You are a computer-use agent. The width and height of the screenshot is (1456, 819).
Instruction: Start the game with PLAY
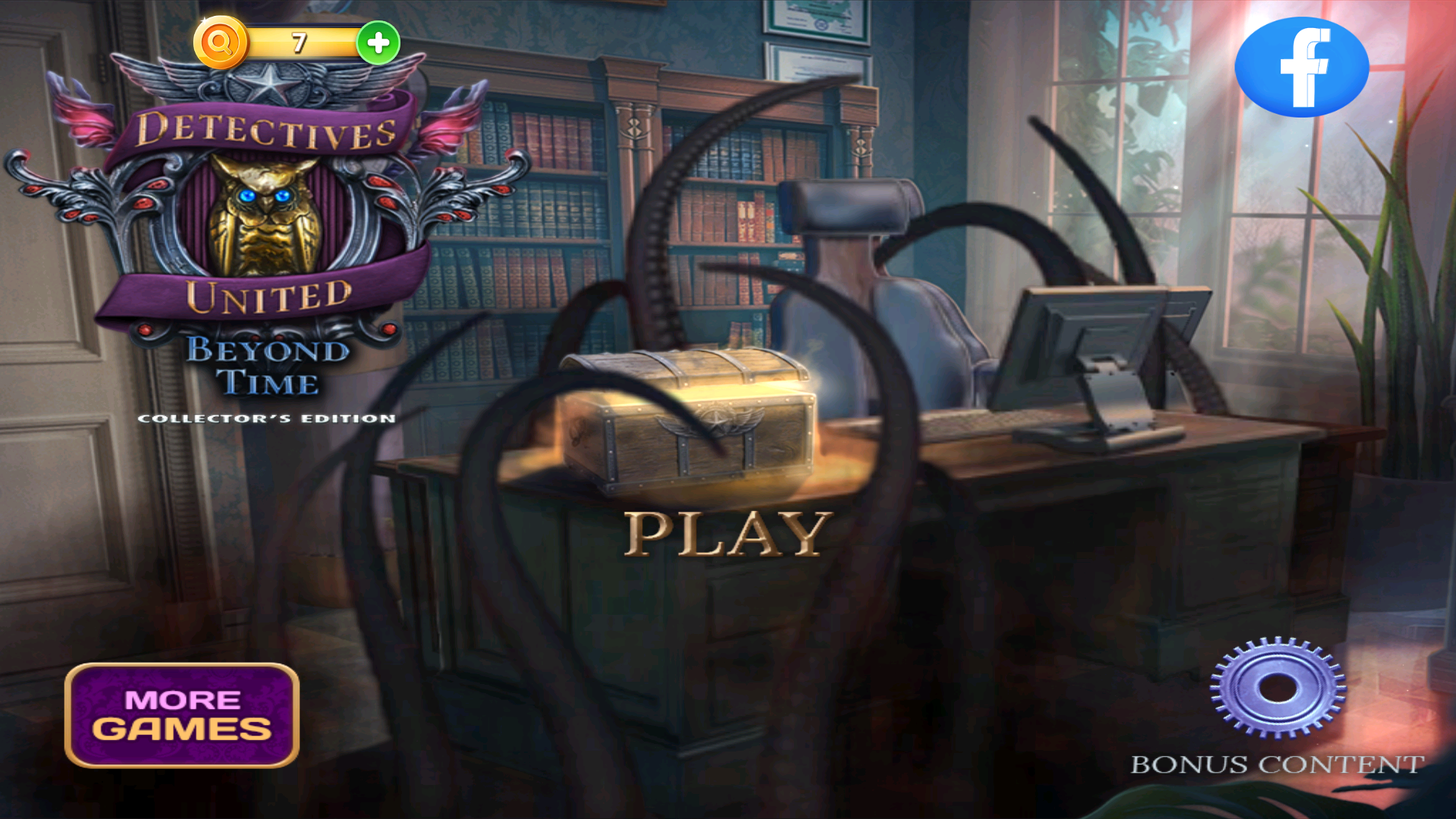(x=726, y=533)
